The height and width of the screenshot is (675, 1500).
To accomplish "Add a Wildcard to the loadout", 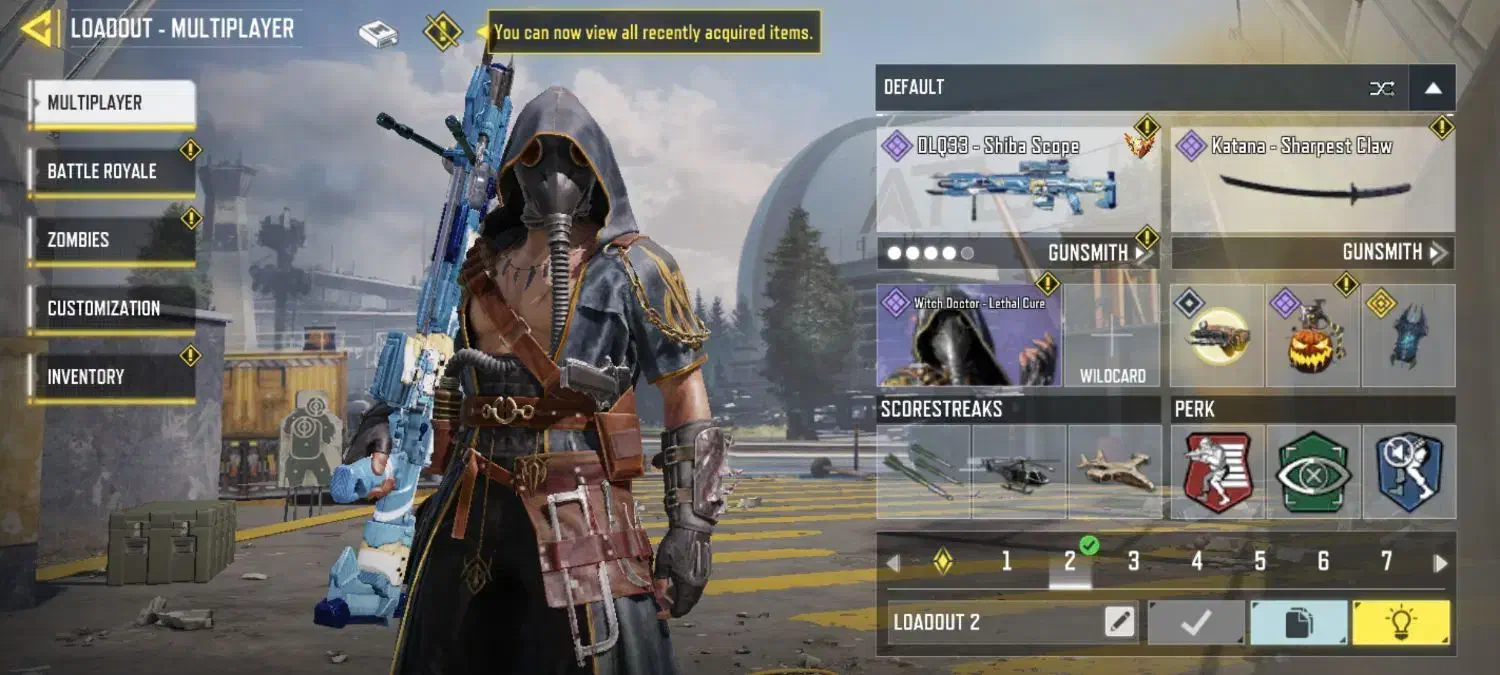I will pyautogui.click(x=1112, y=337).
